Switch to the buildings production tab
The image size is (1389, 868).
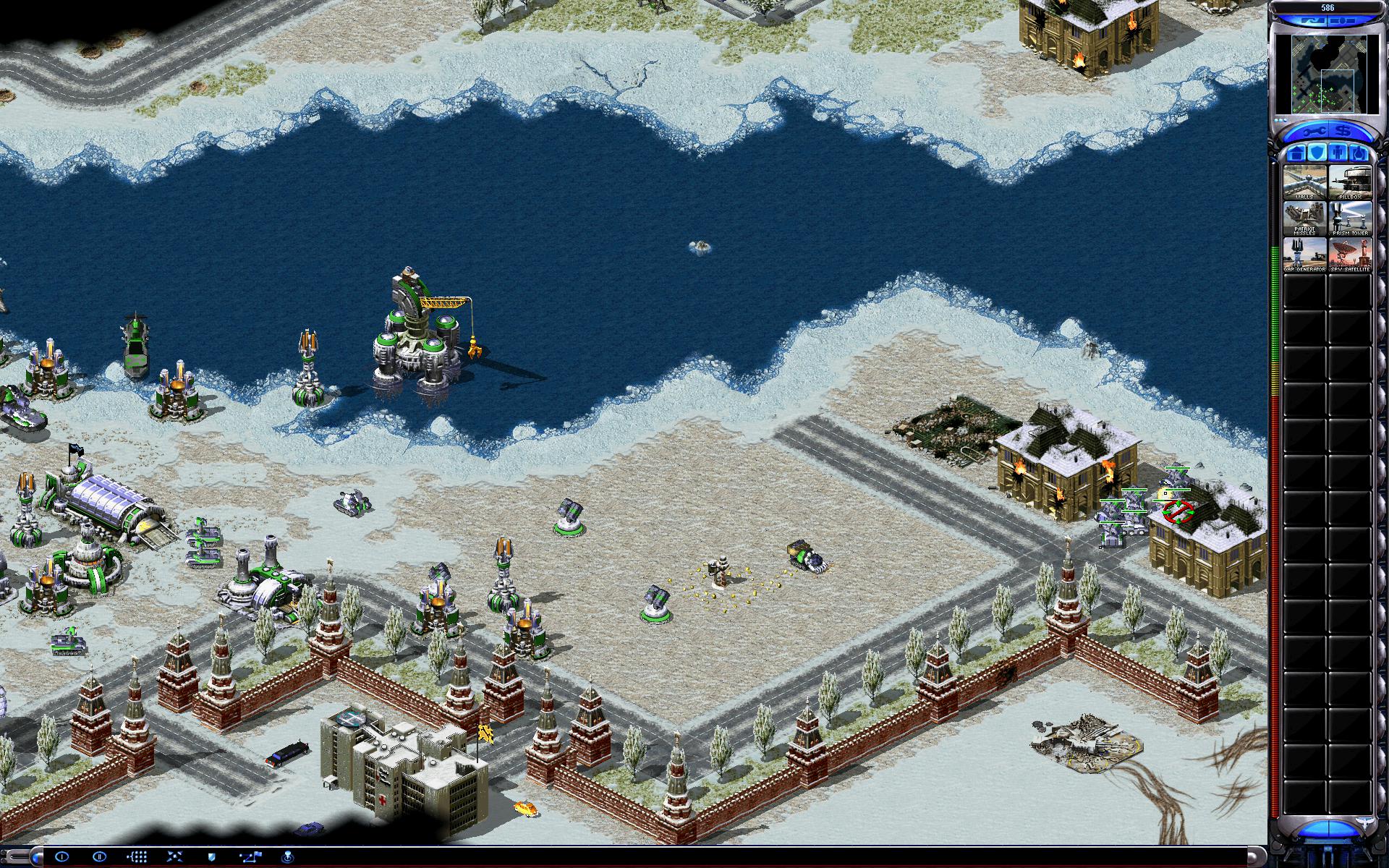[x=1295, y=153]
